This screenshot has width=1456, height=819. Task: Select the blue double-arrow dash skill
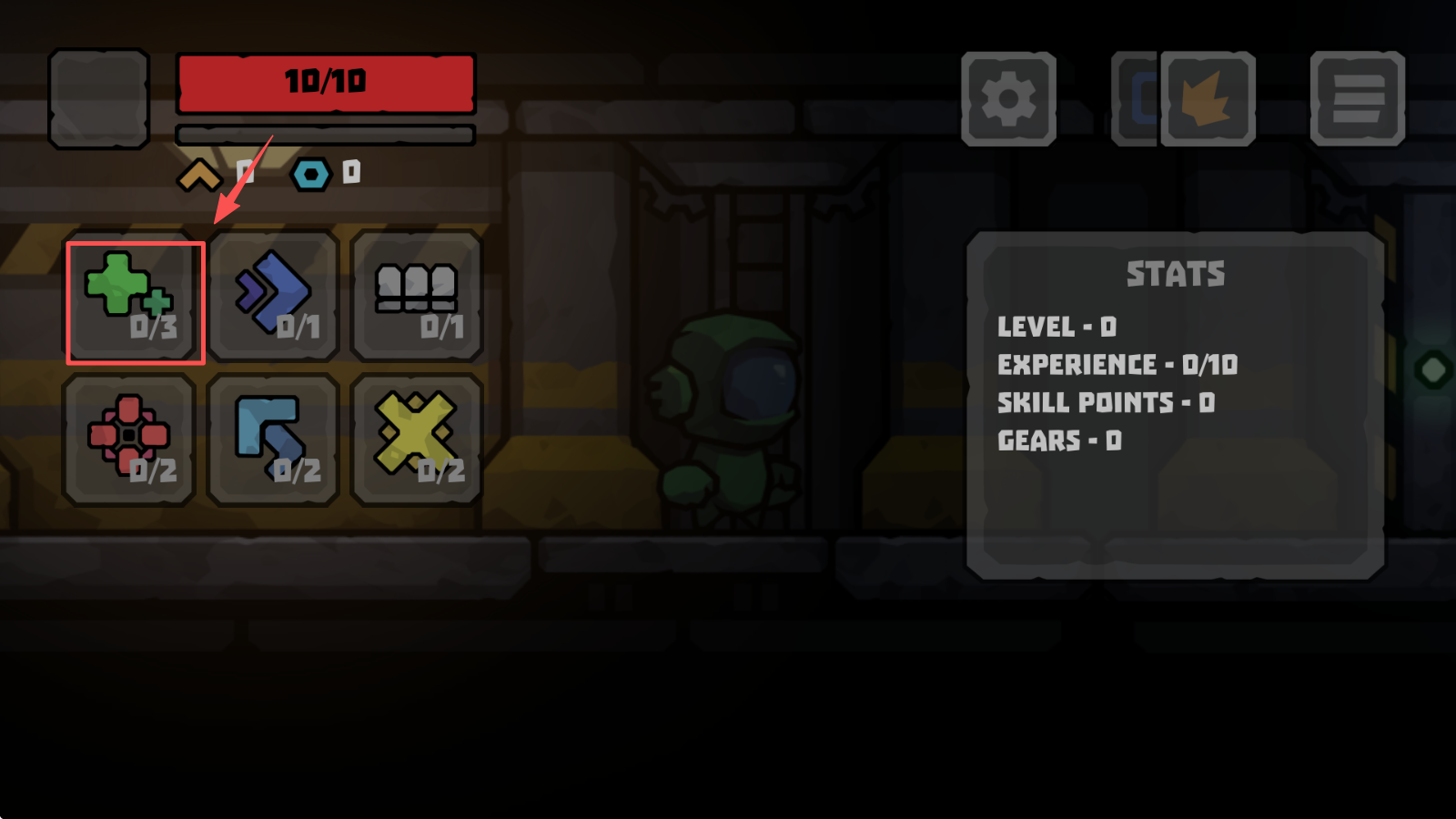coord(274,297)
